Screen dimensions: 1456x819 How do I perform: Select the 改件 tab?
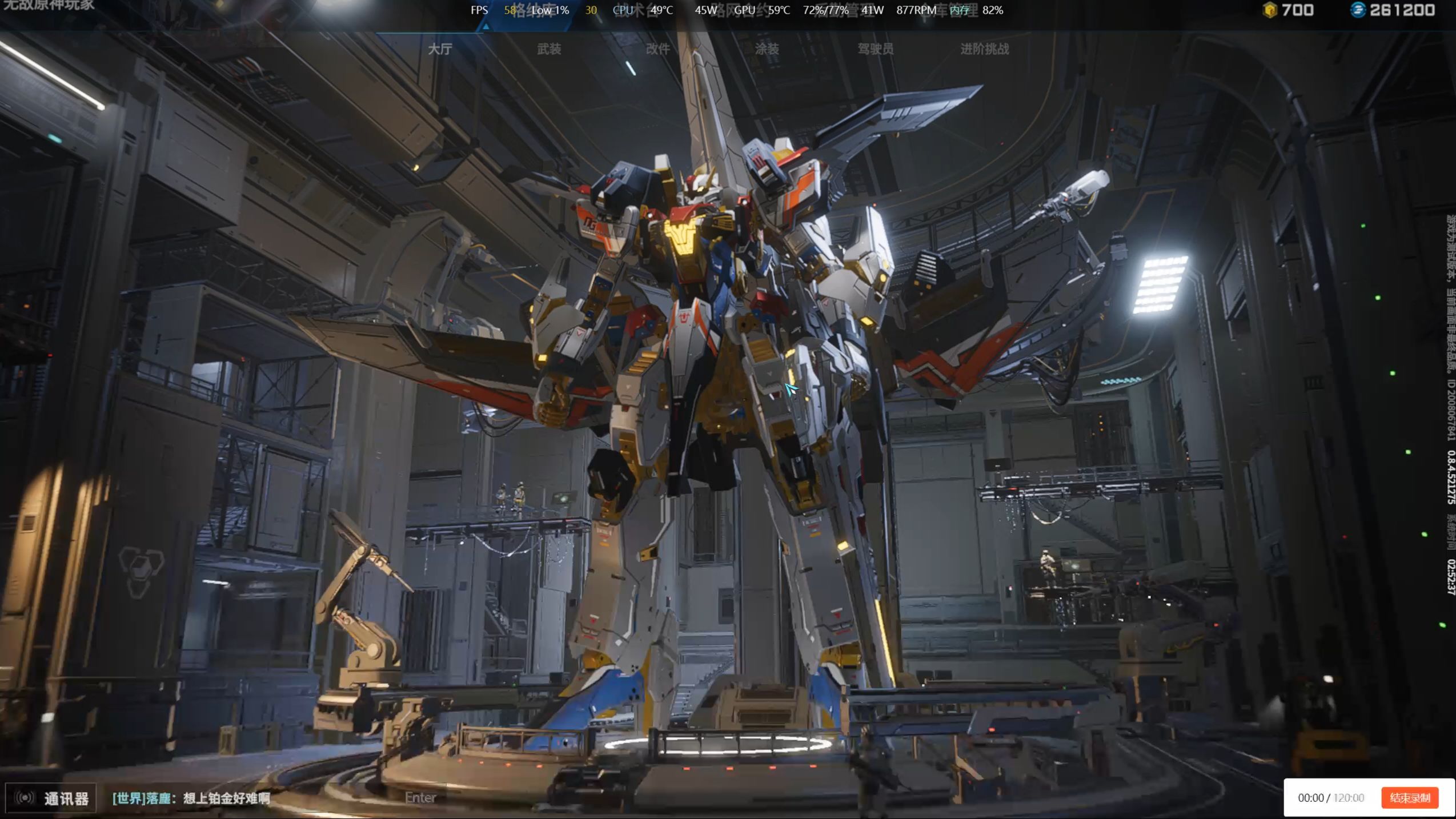(657, 49)
